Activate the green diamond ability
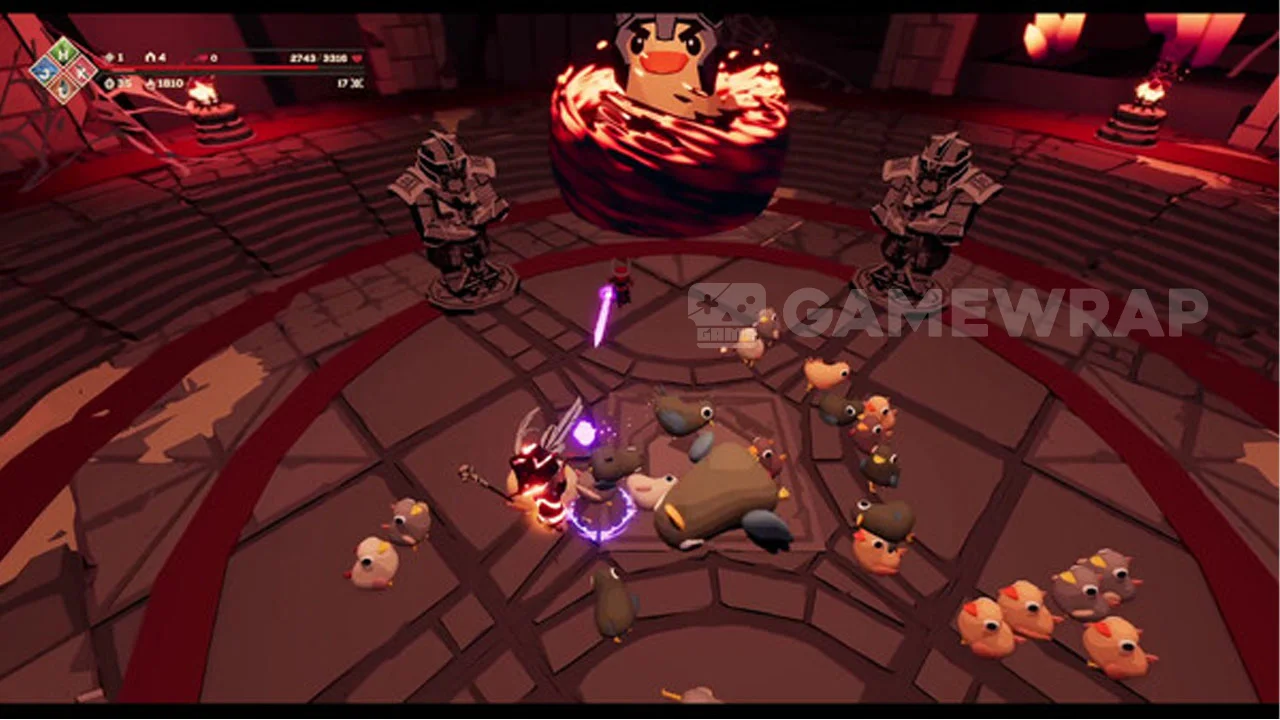This screenshot has width=1280, height=720. [x=63, y=50]
